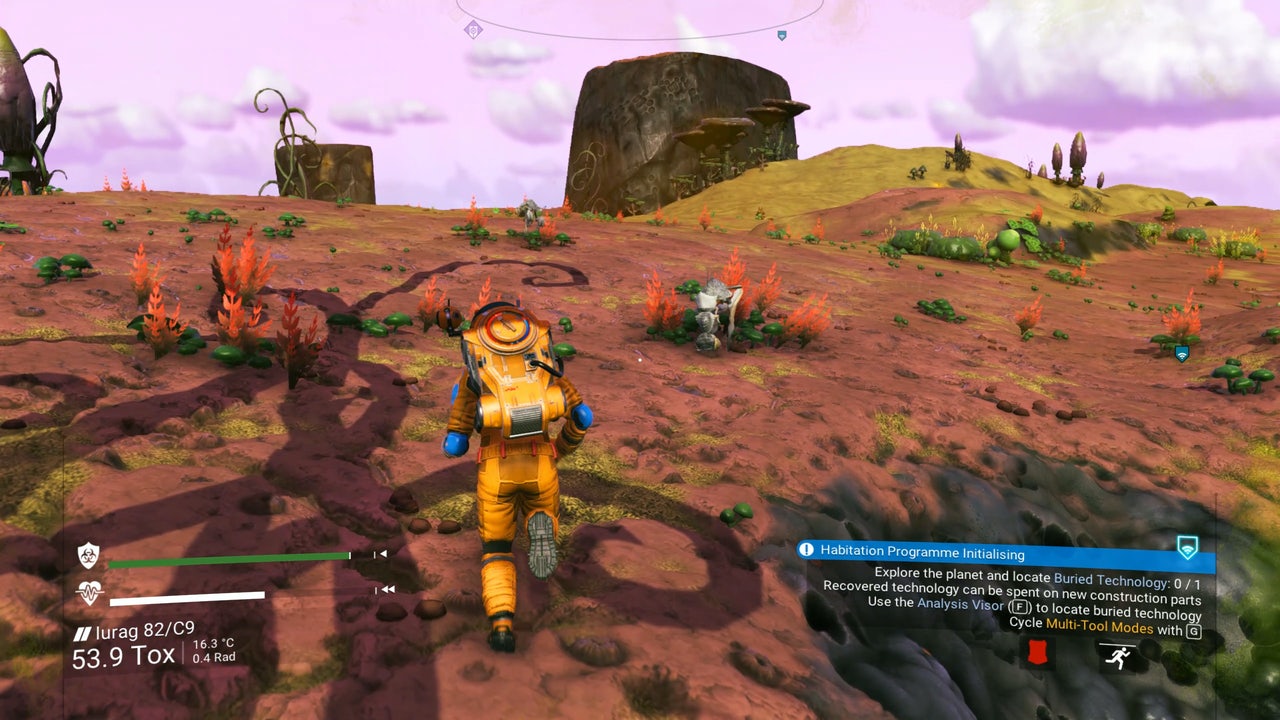Click the Multi-Tool Modes orange link
This screenshot has height=720, width=1280.
click(x=1098, y=624)
